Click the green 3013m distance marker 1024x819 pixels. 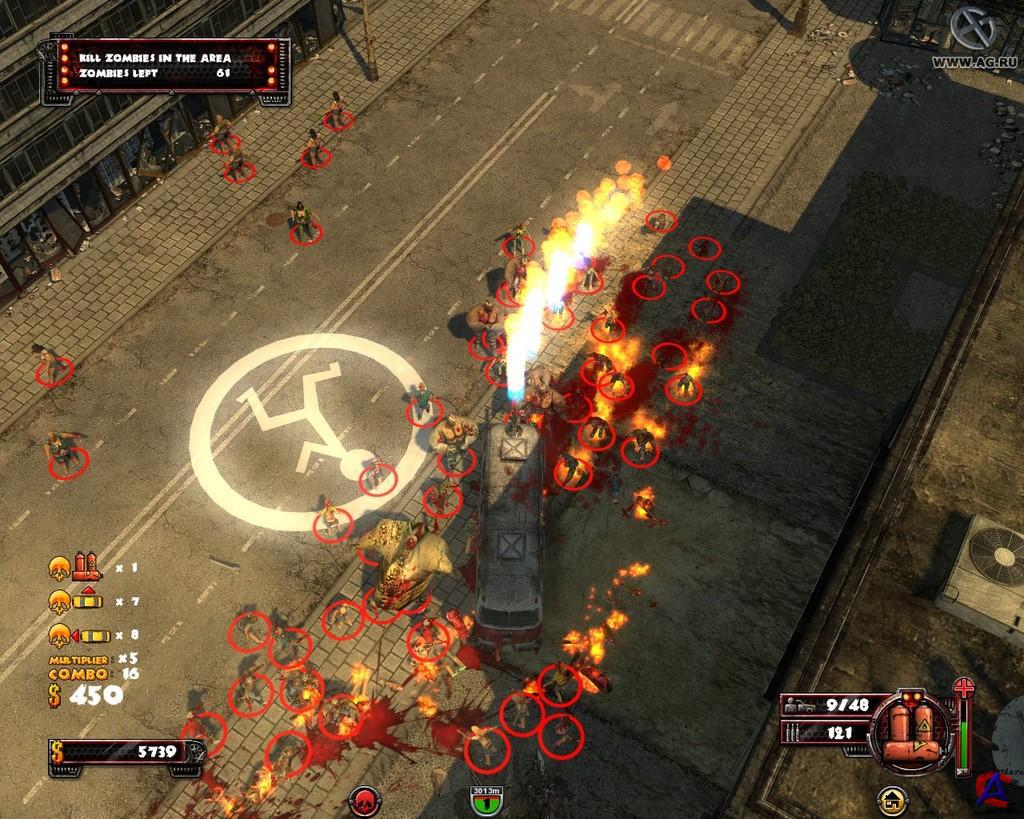tap(487, 798)
